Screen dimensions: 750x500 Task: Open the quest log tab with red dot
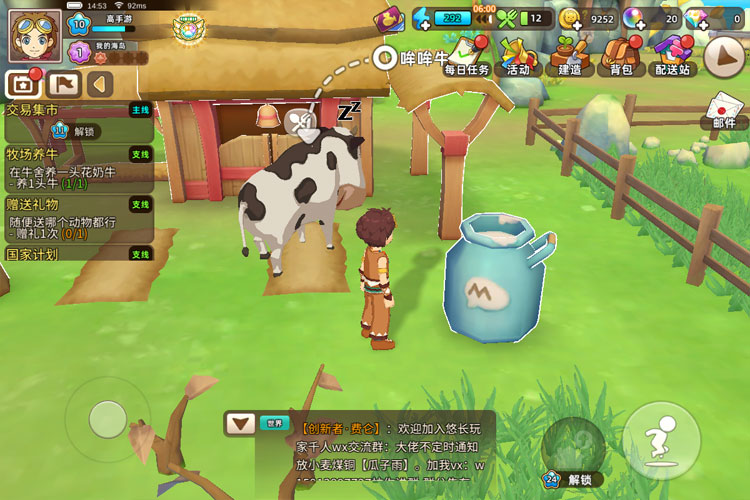coord(22,84)
